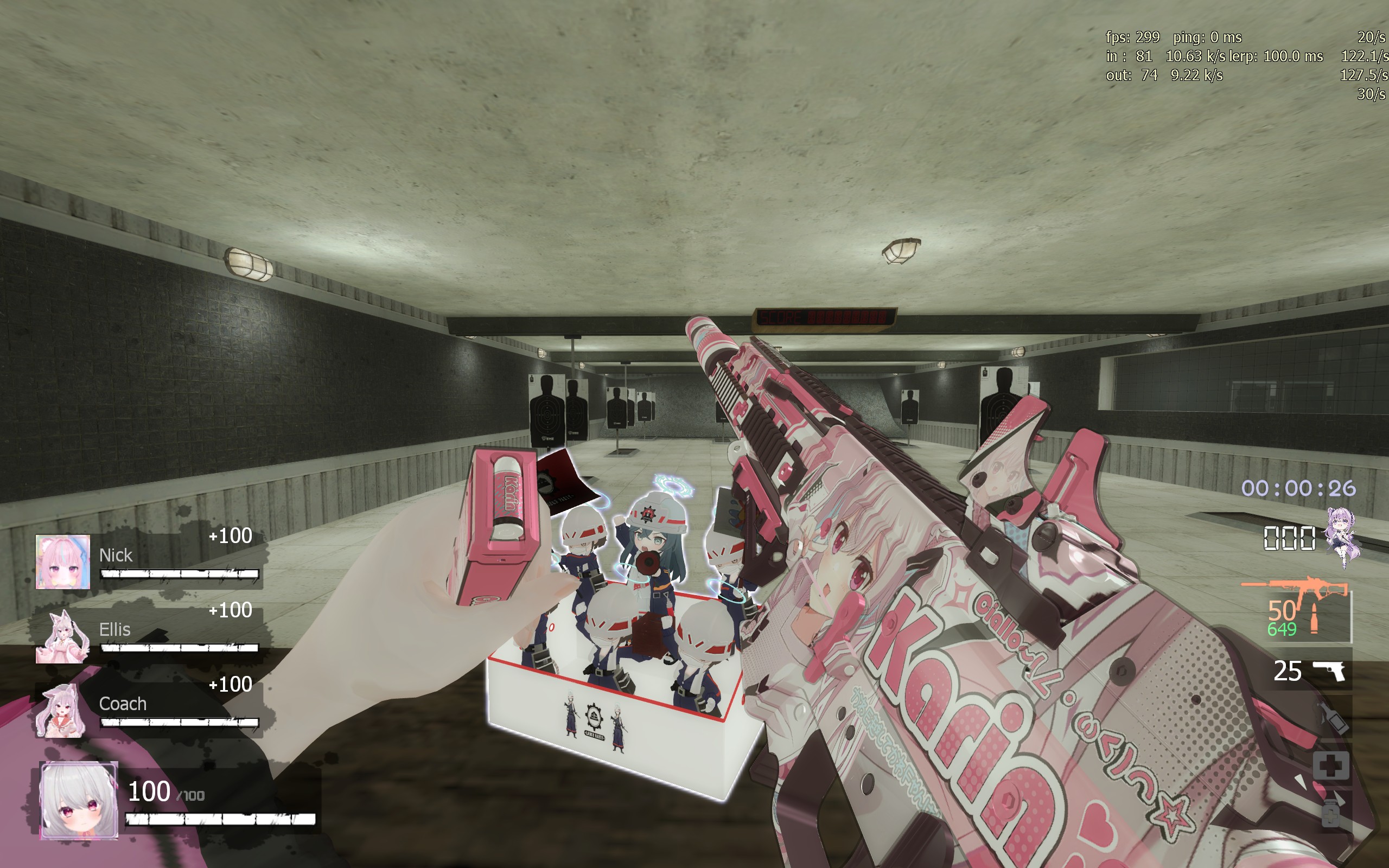Click your own white-haired player portrait

(x=79, y=800)
